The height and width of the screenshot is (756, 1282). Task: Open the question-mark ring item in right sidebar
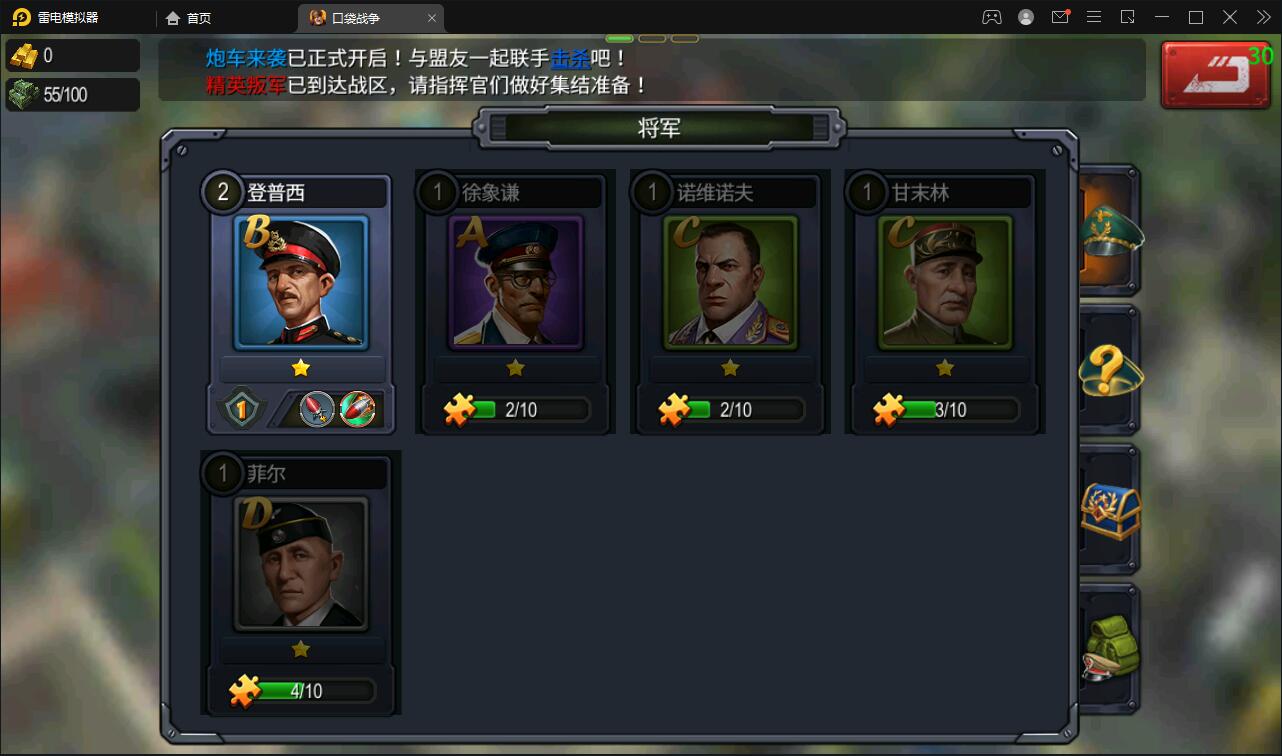pos(1110,372)
